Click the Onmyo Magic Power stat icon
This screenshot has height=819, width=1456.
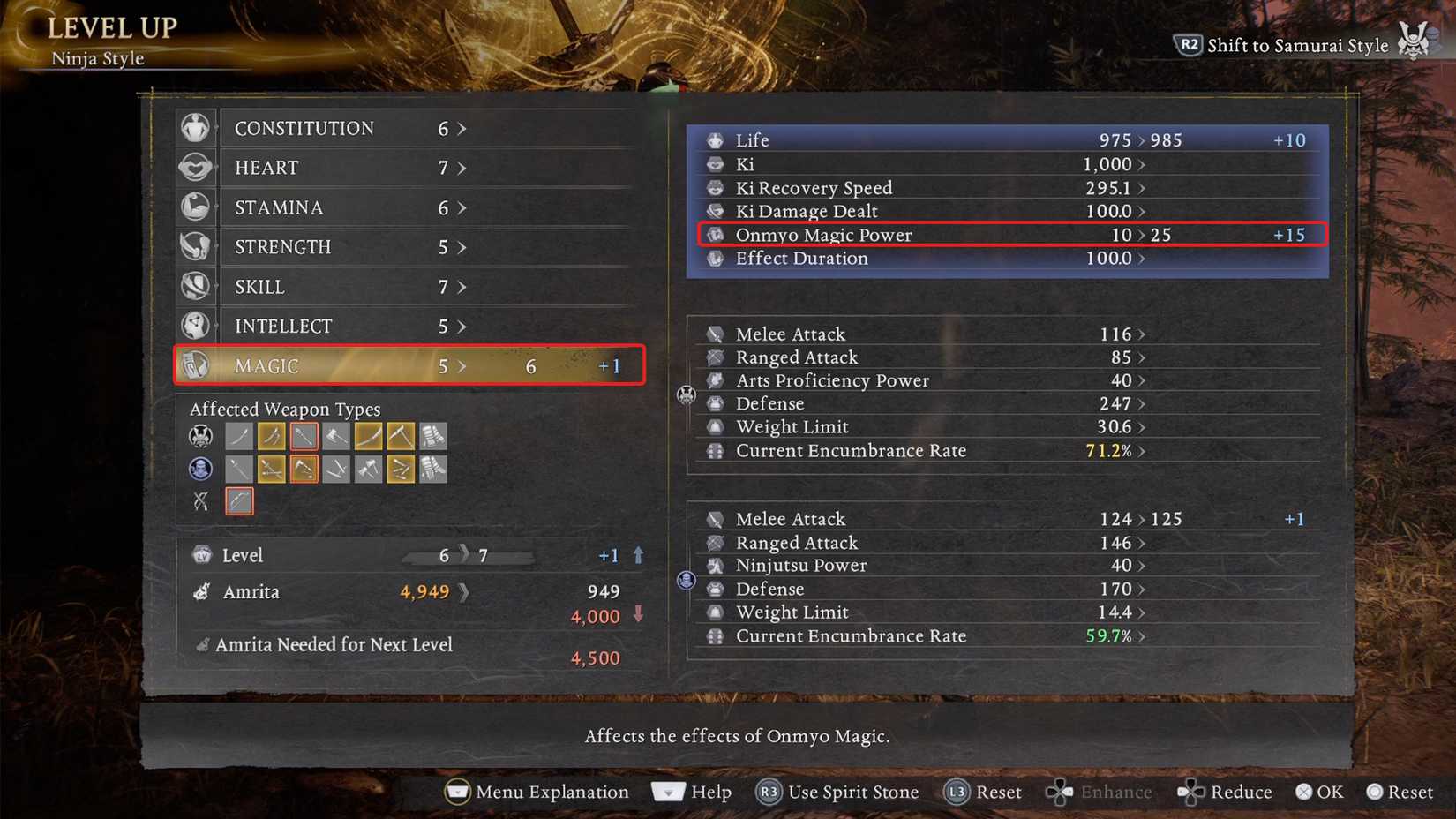click(715, 235)
